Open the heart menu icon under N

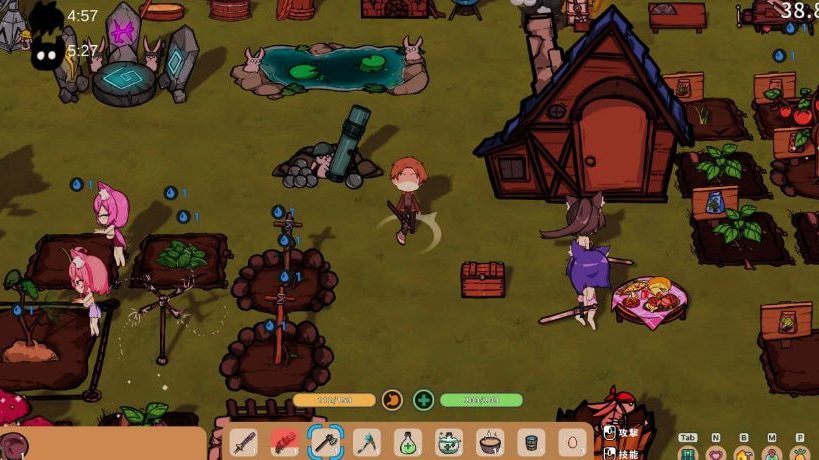tap(716, 453)
